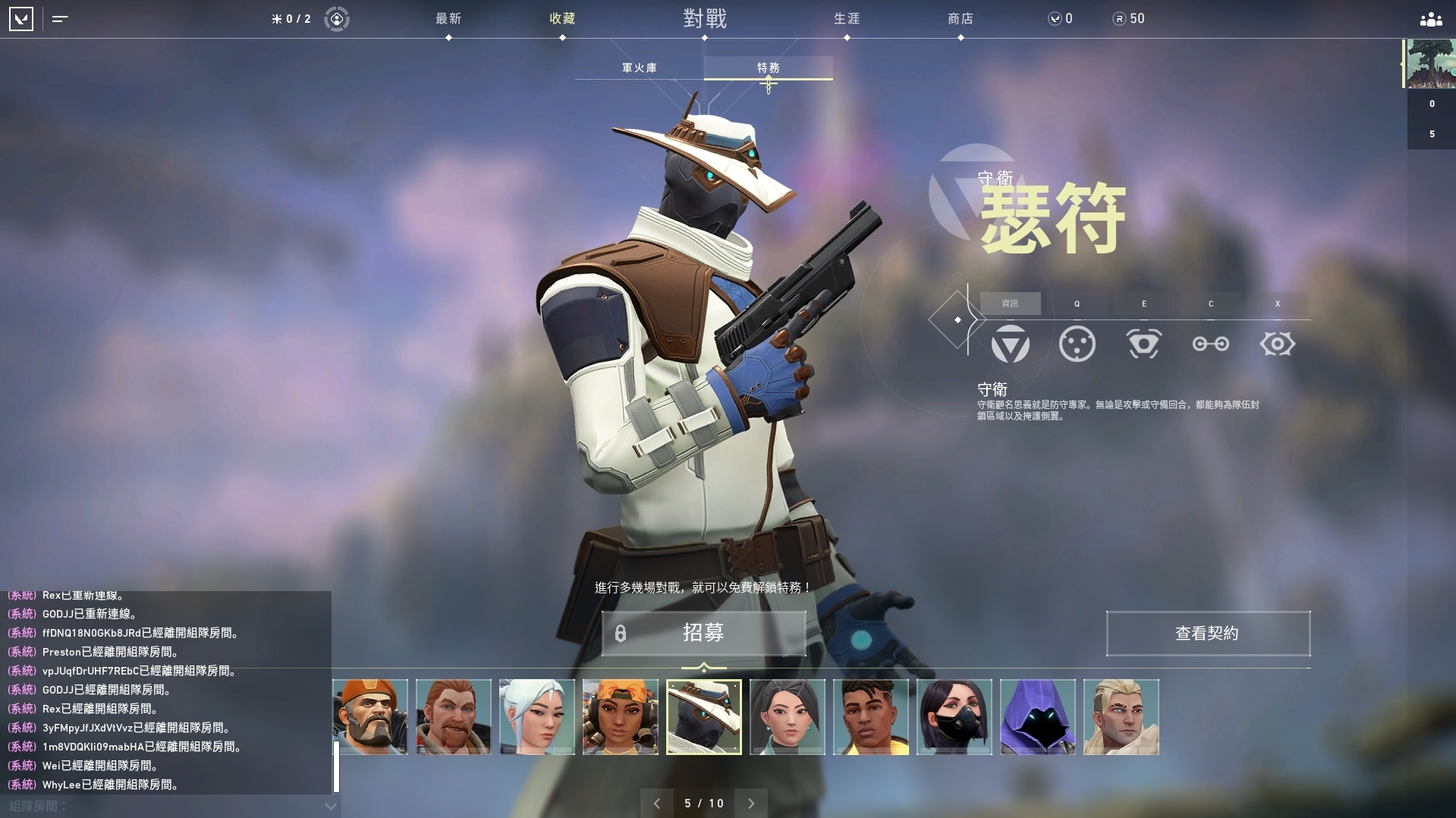View the X ultimate eye icon
Screen dimensions: 1456x818
(1278, 344)
